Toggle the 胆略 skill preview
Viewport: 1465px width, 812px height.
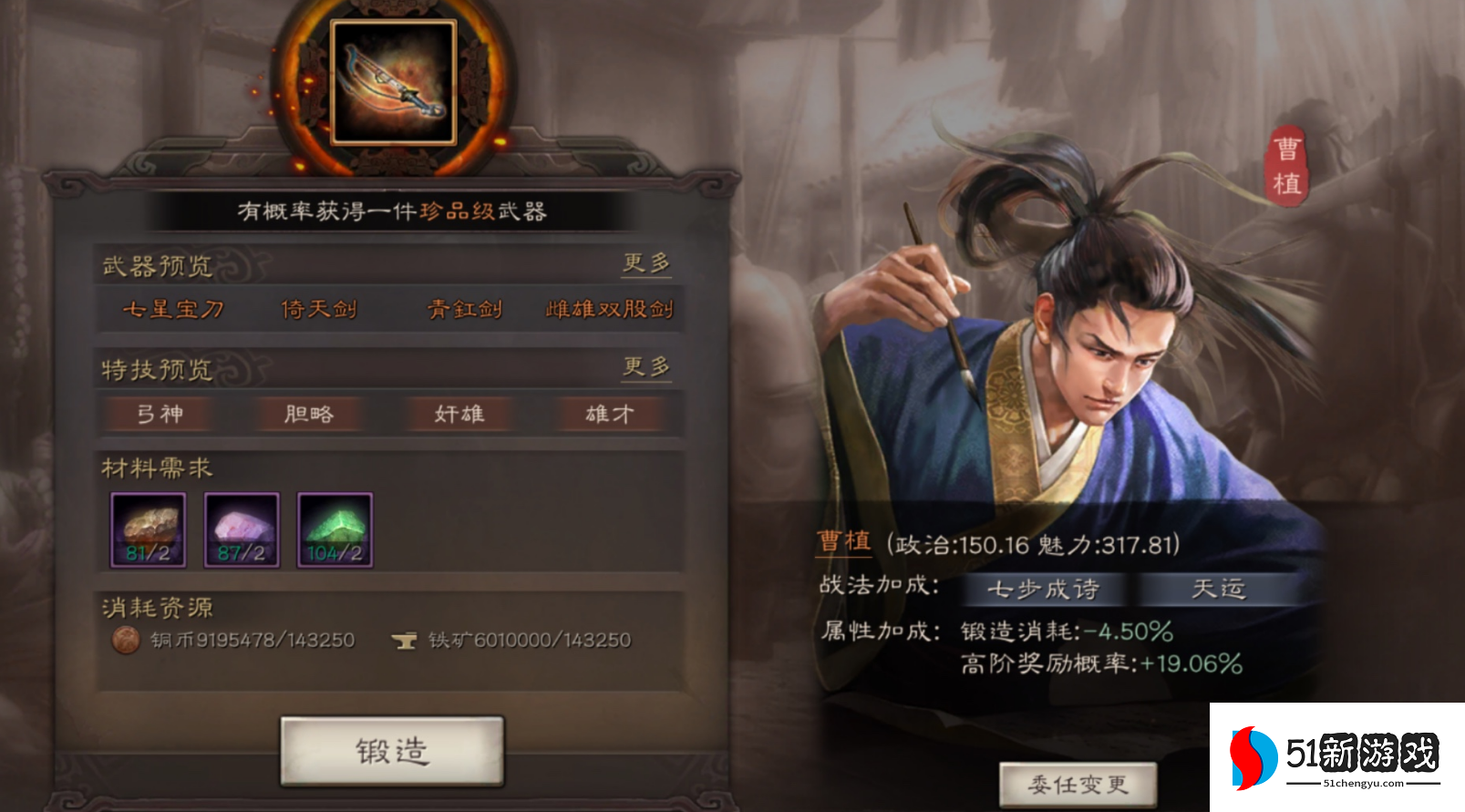309,415
